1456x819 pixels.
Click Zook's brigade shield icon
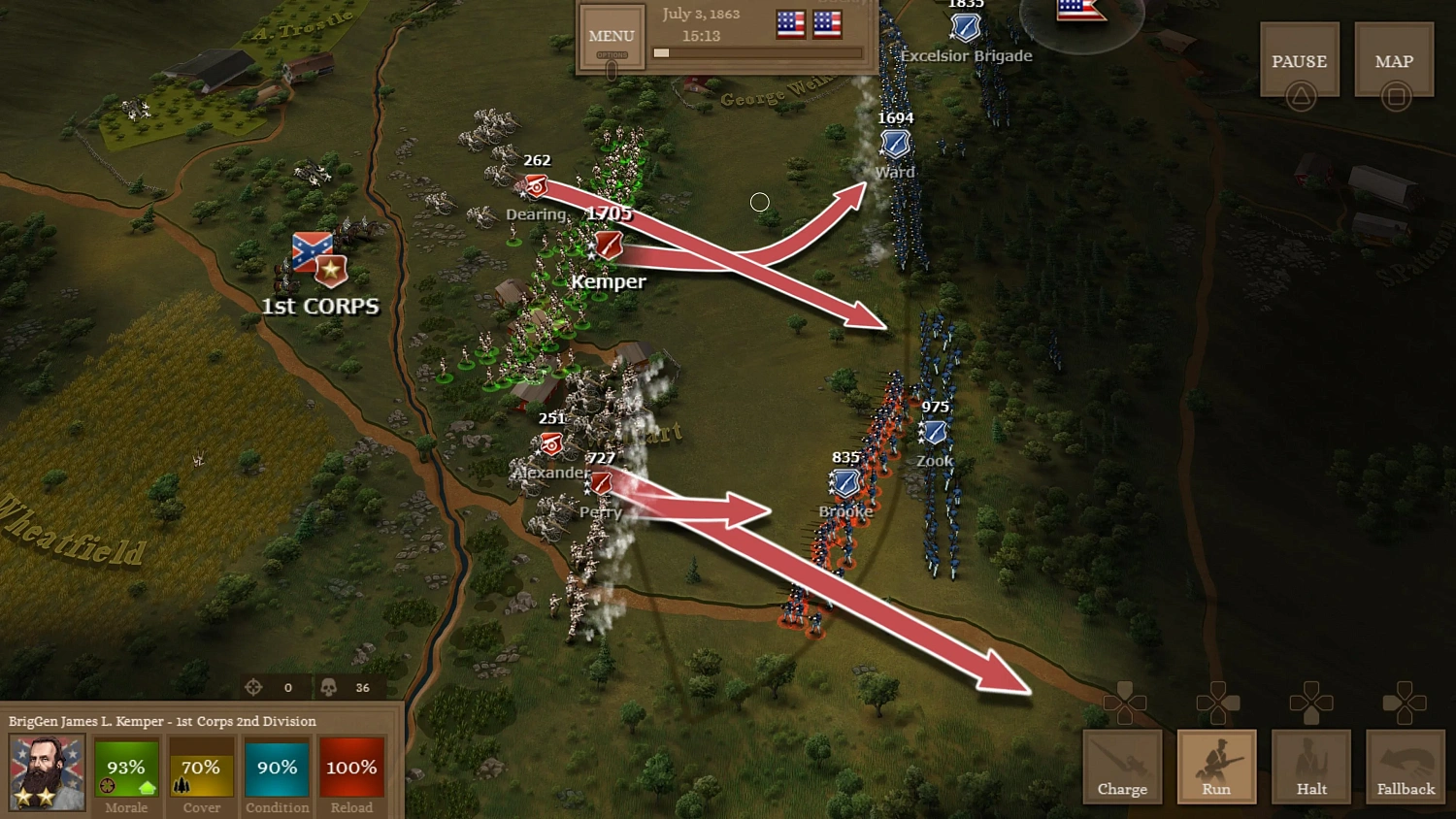point(933,433)
